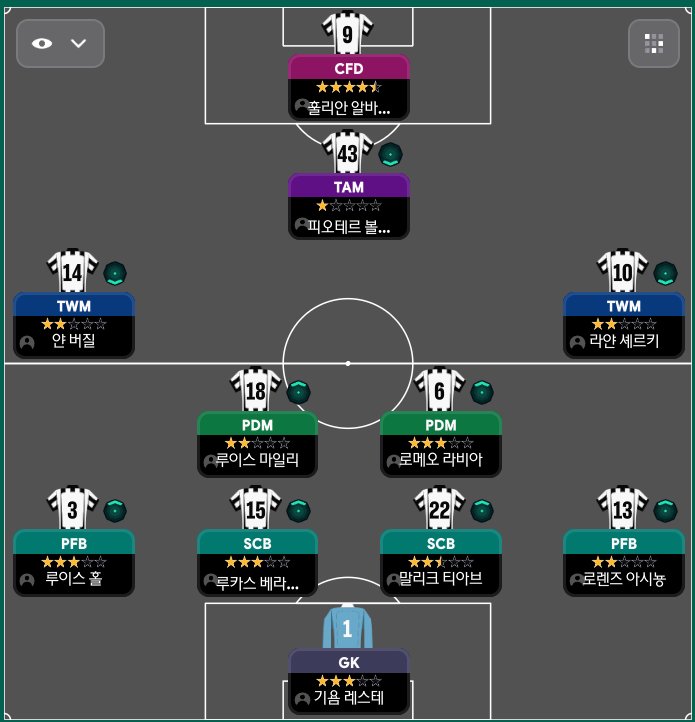
Task: Select the TAM number 43 player card
Action: (x=349, y=206)
